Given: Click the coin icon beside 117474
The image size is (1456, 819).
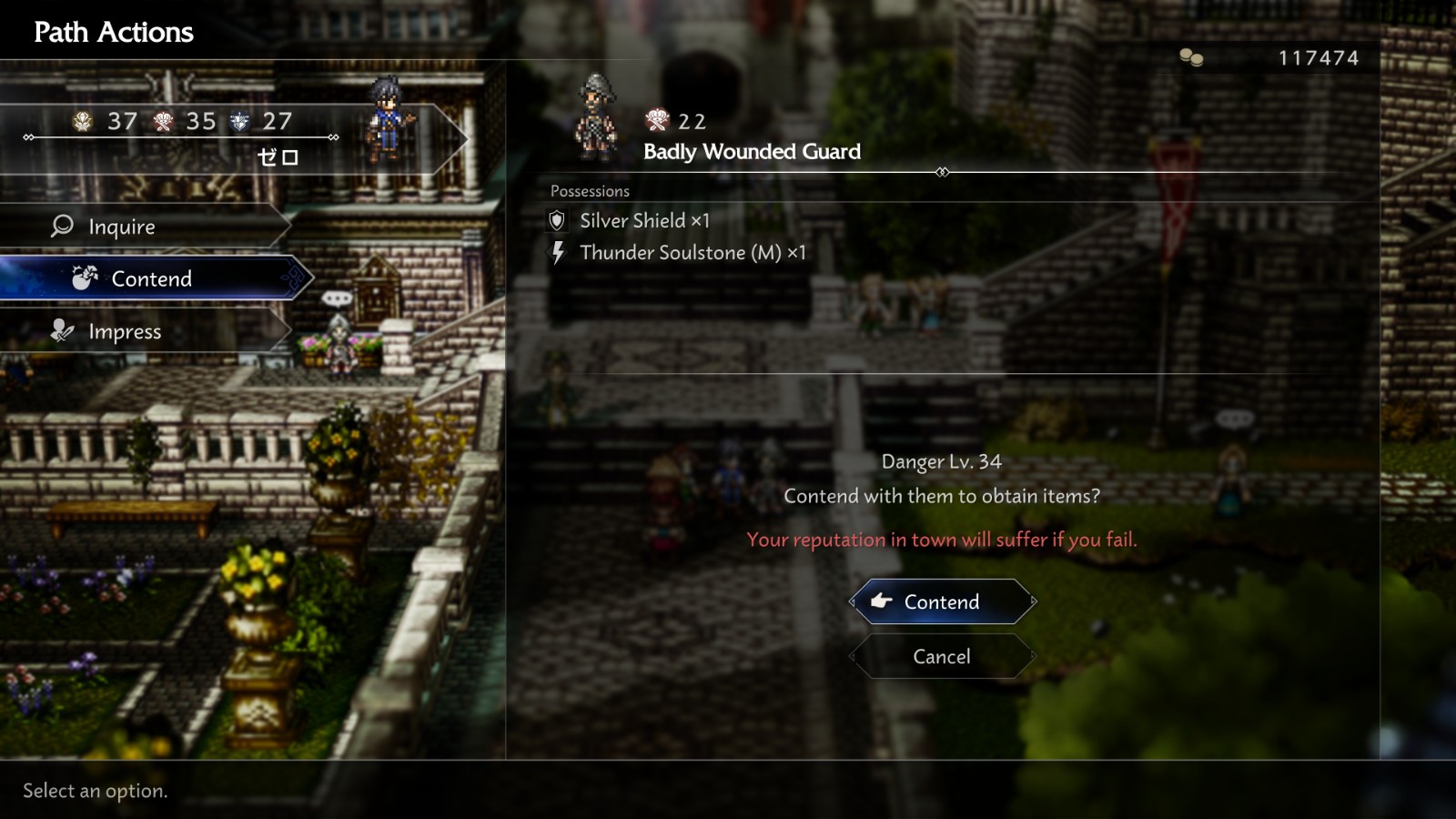Looking at the screenshot, I should click(x=1188, y=56).
